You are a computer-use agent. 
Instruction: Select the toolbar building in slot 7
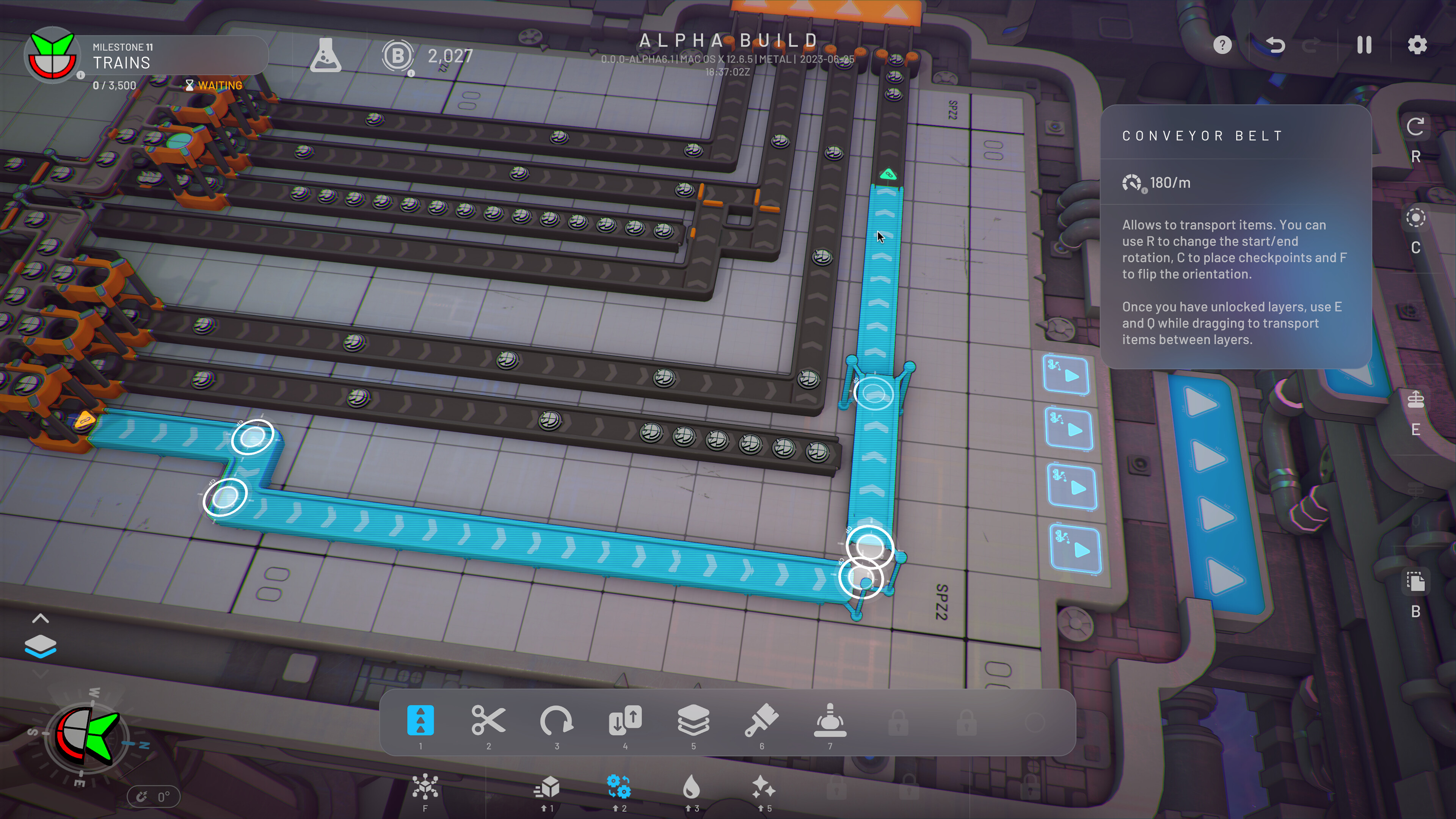click(830, 721)
